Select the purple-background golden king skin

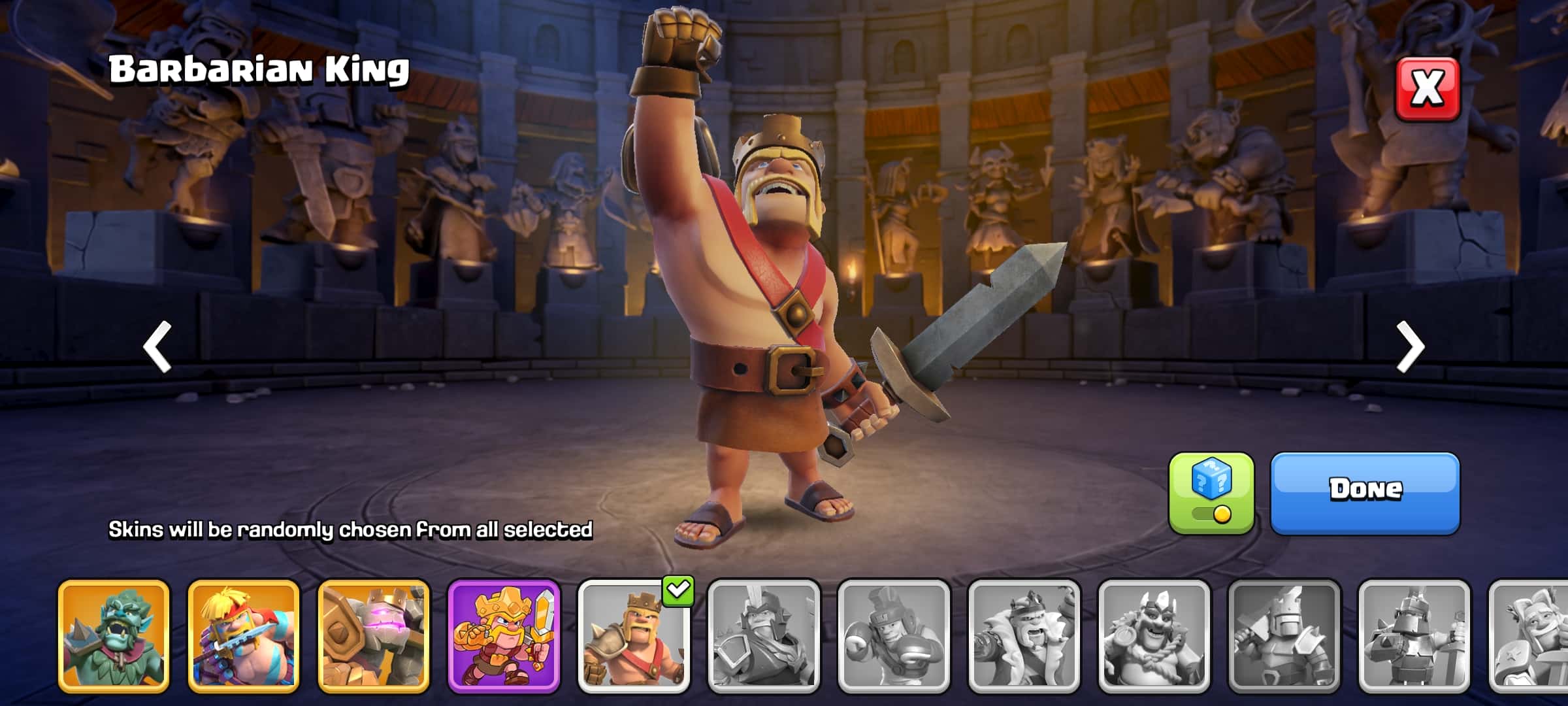(x=504, y=636)
